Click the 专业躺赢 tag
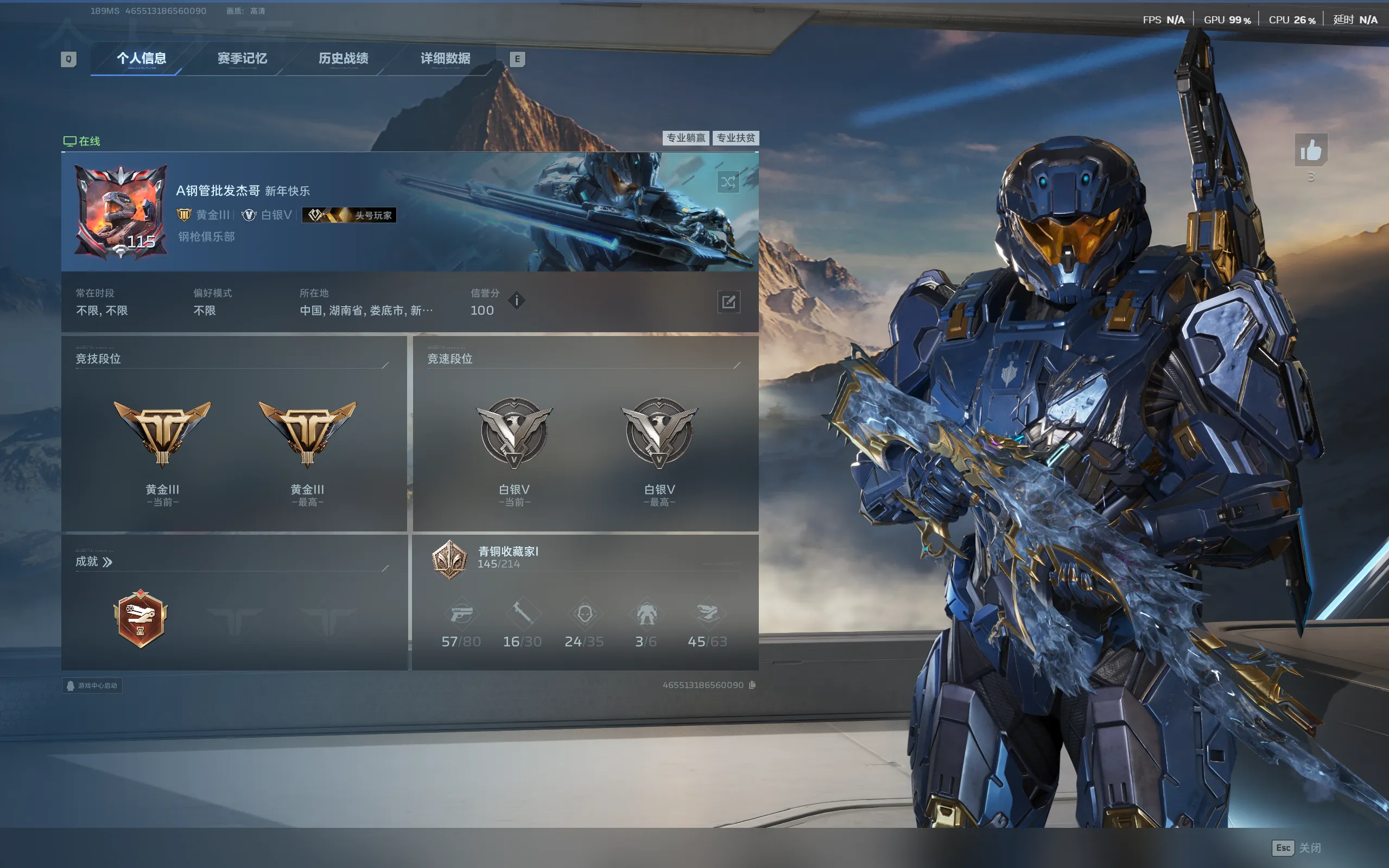Viewport: 1389px width, 868px height. click(686, 138)
